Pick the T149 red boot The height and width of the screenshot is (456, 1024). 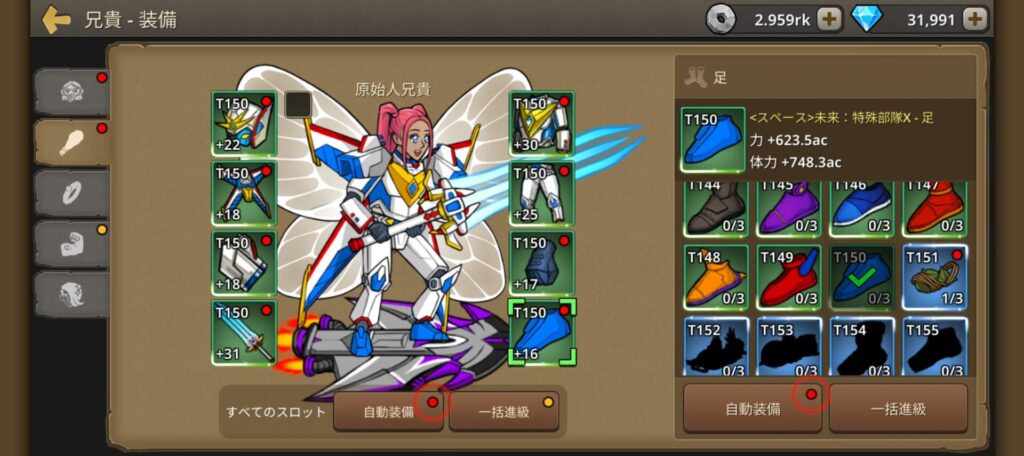(x=789, y=276)
